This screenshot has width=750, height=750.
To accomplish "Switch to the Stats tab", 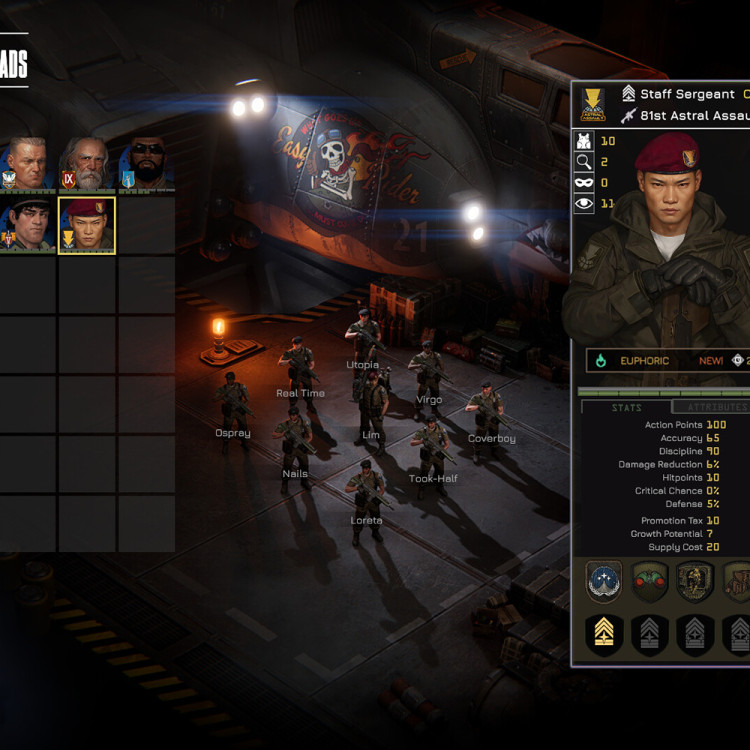I will (626, 407).
